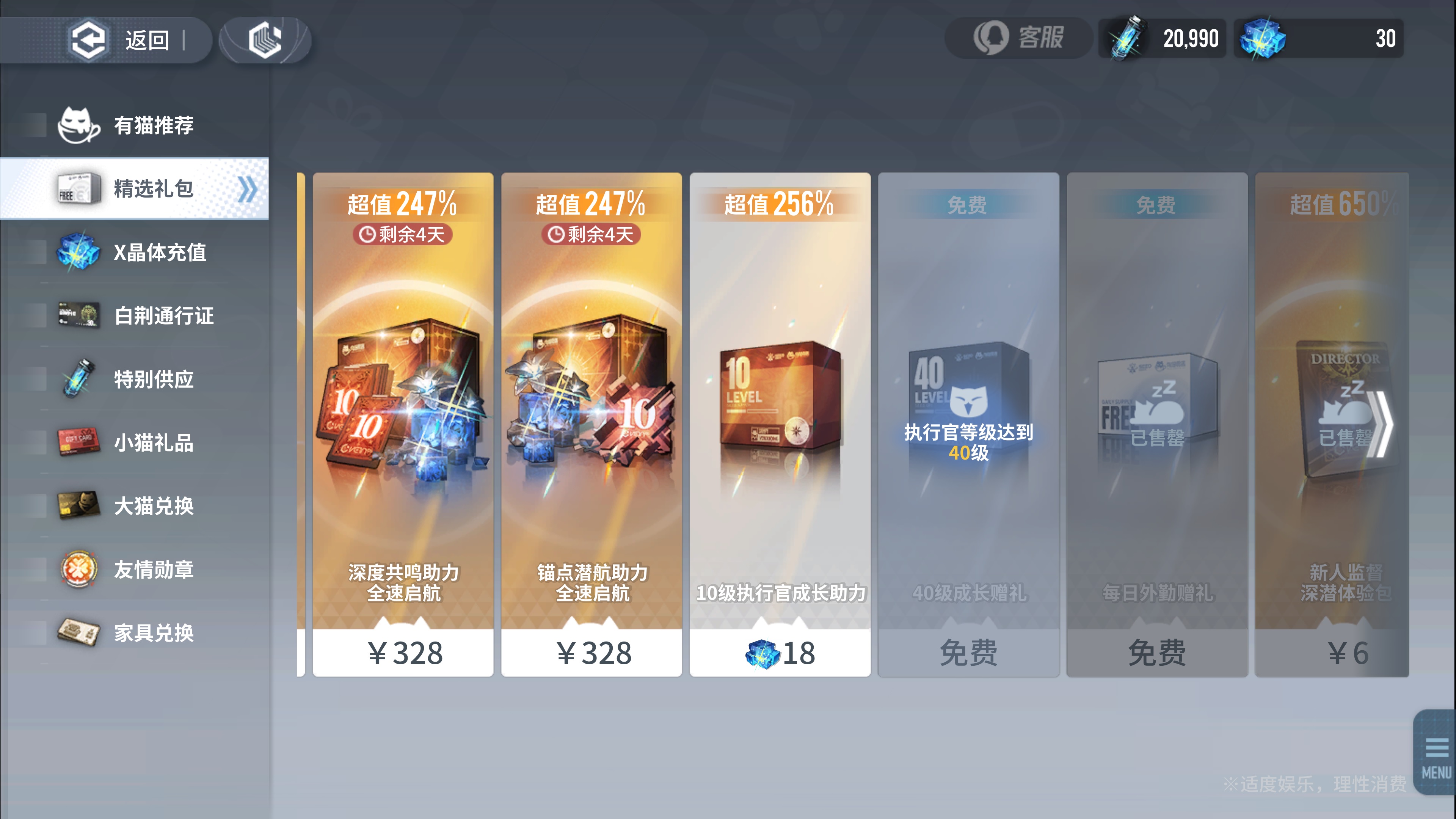1456x819 pixels.
Task: Select the locked 40级成长赠礼 free pack
Action: coord(968,653)
